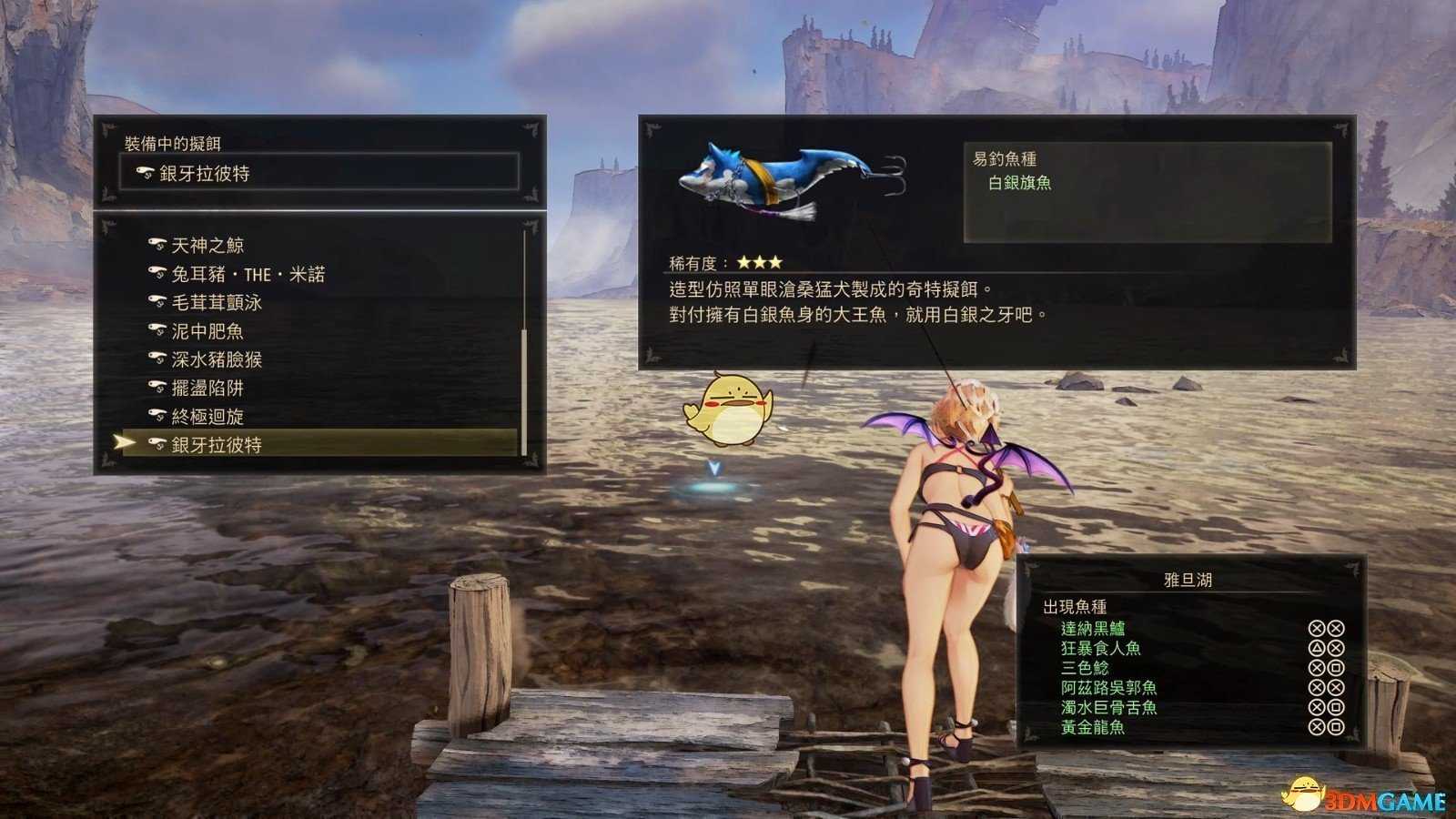Click the 白銀旗魚 easy-catch fish entry
1456x819 pixels.
(x=1020, y=183)
